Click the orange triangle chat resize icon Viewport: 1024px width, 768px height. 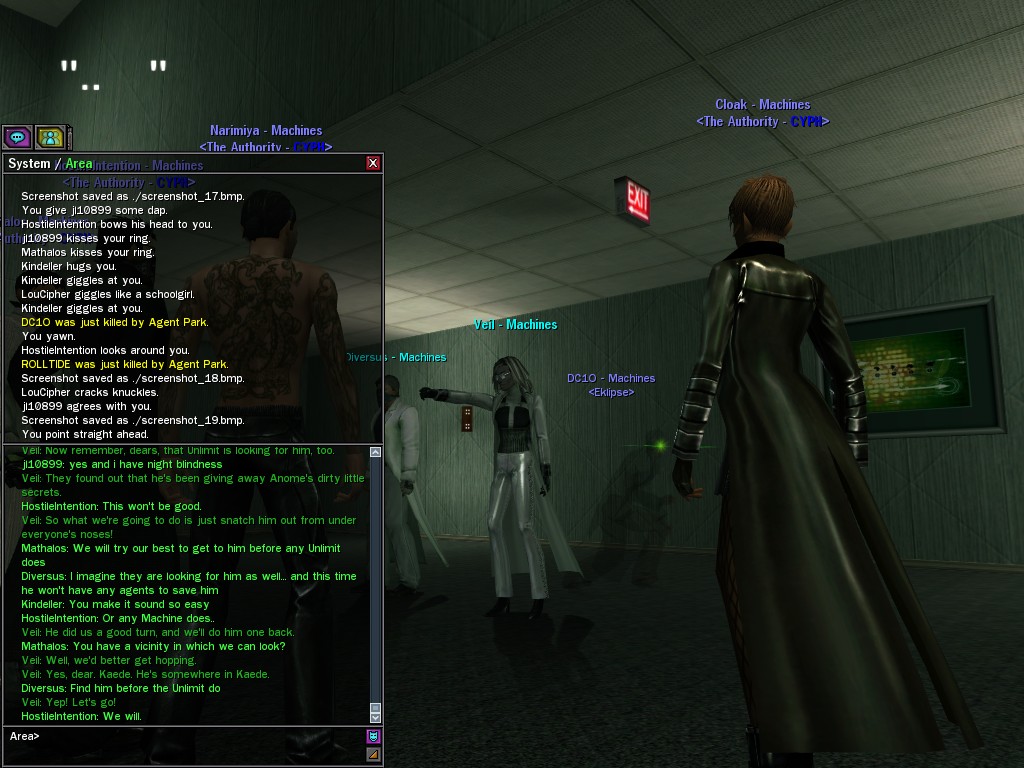pos(374,754)
